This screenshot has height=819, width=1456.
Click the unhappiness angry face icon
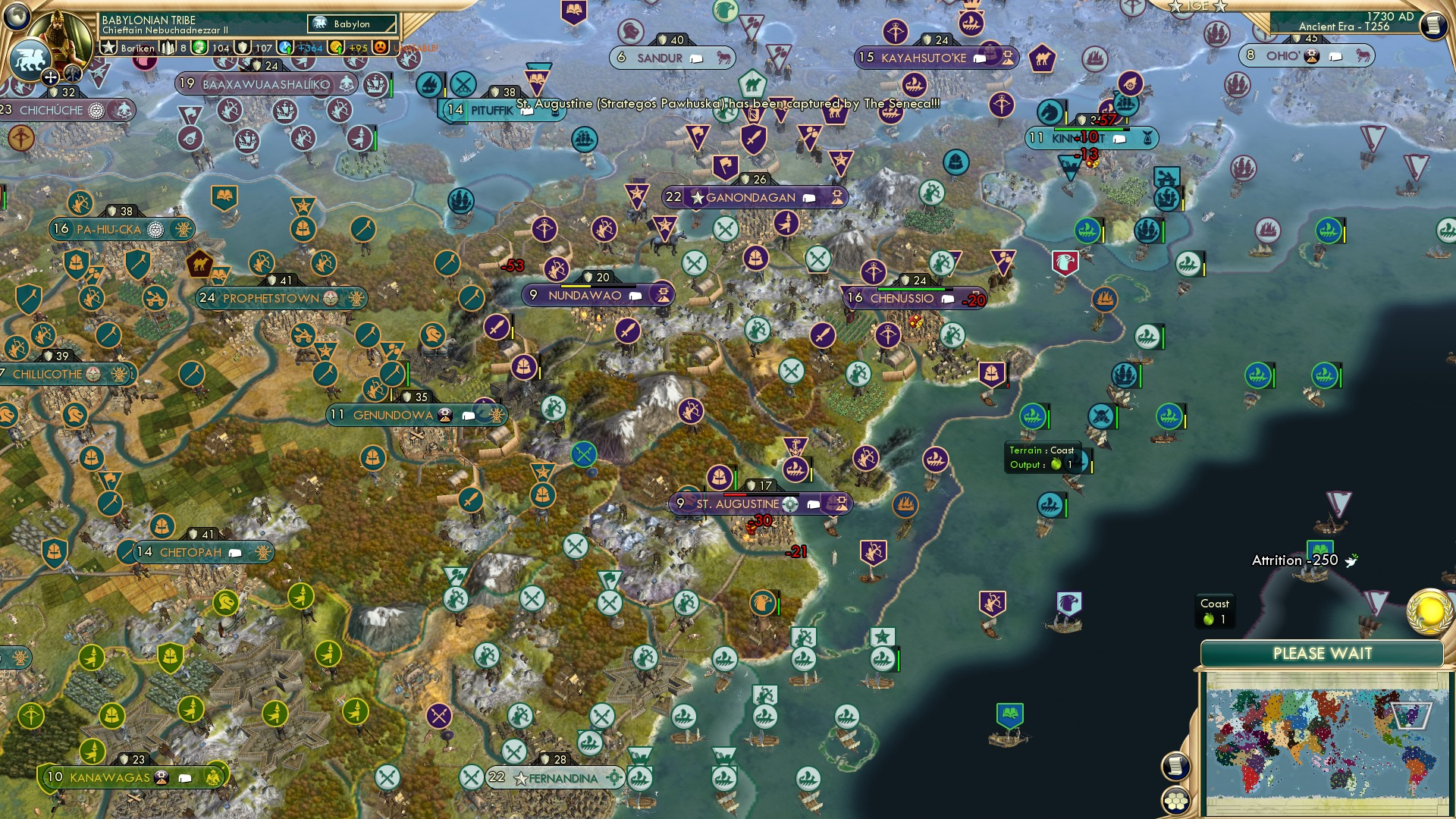pos(378,49)
